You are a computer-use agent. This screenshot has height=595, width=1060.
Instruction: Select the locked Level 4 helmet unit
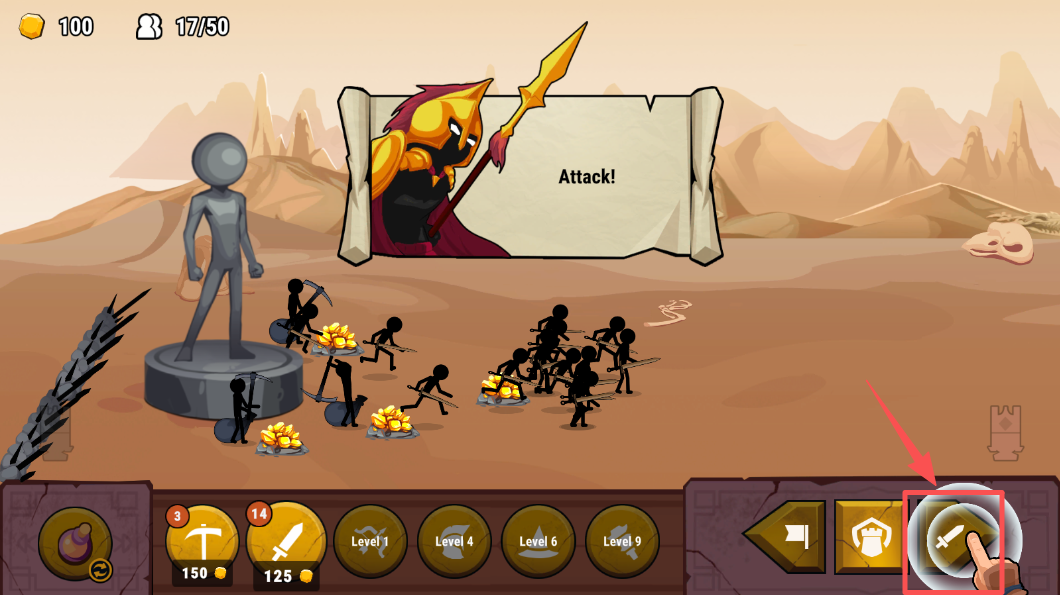(454, 541)
